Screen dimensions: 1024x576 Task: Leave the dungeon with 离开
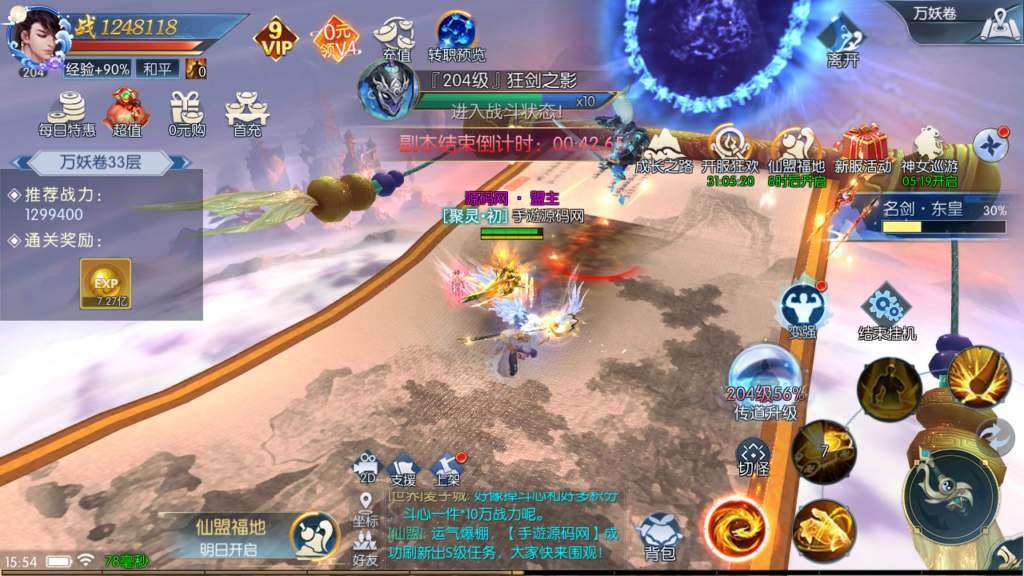[x=842, y=43]
